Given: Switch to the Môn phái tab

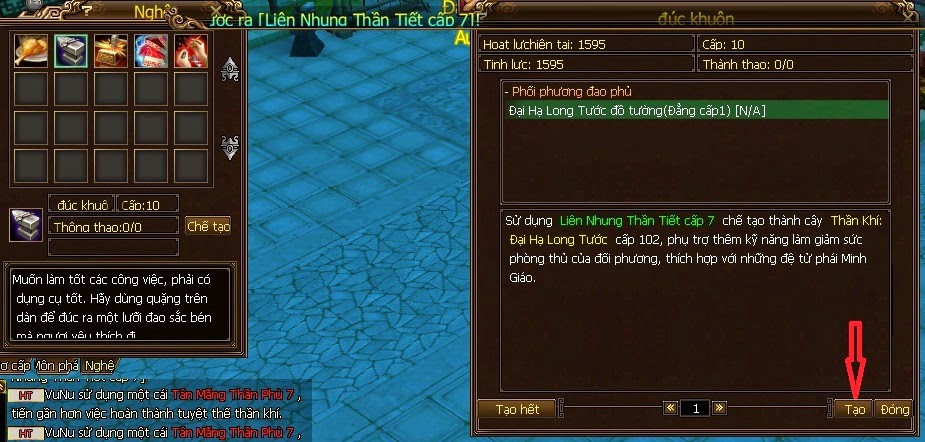Looking at the screenshot, I should (59, 365).
